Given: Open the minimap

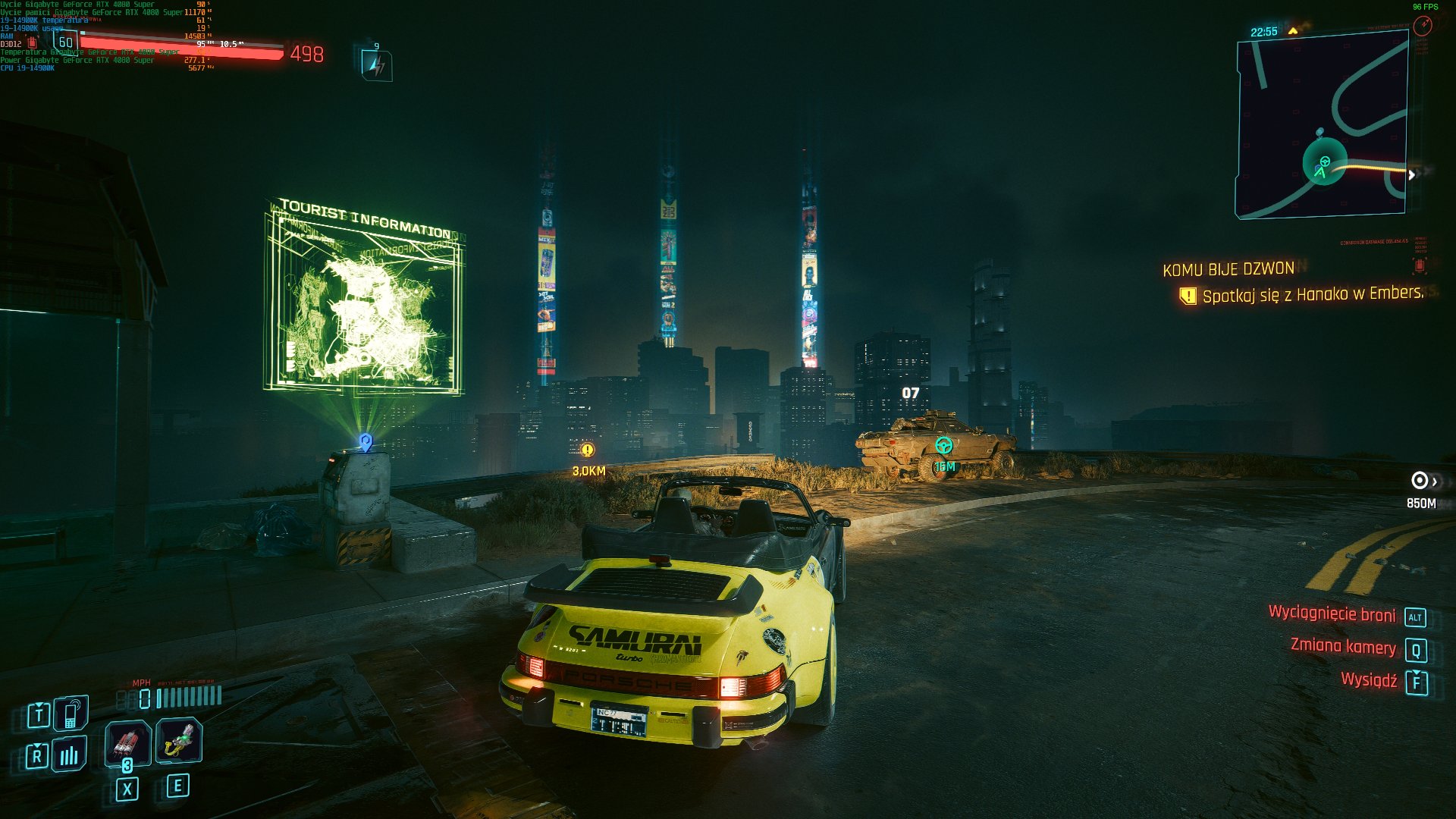Looking at the screenshot, I should [x=1323, y=126].
